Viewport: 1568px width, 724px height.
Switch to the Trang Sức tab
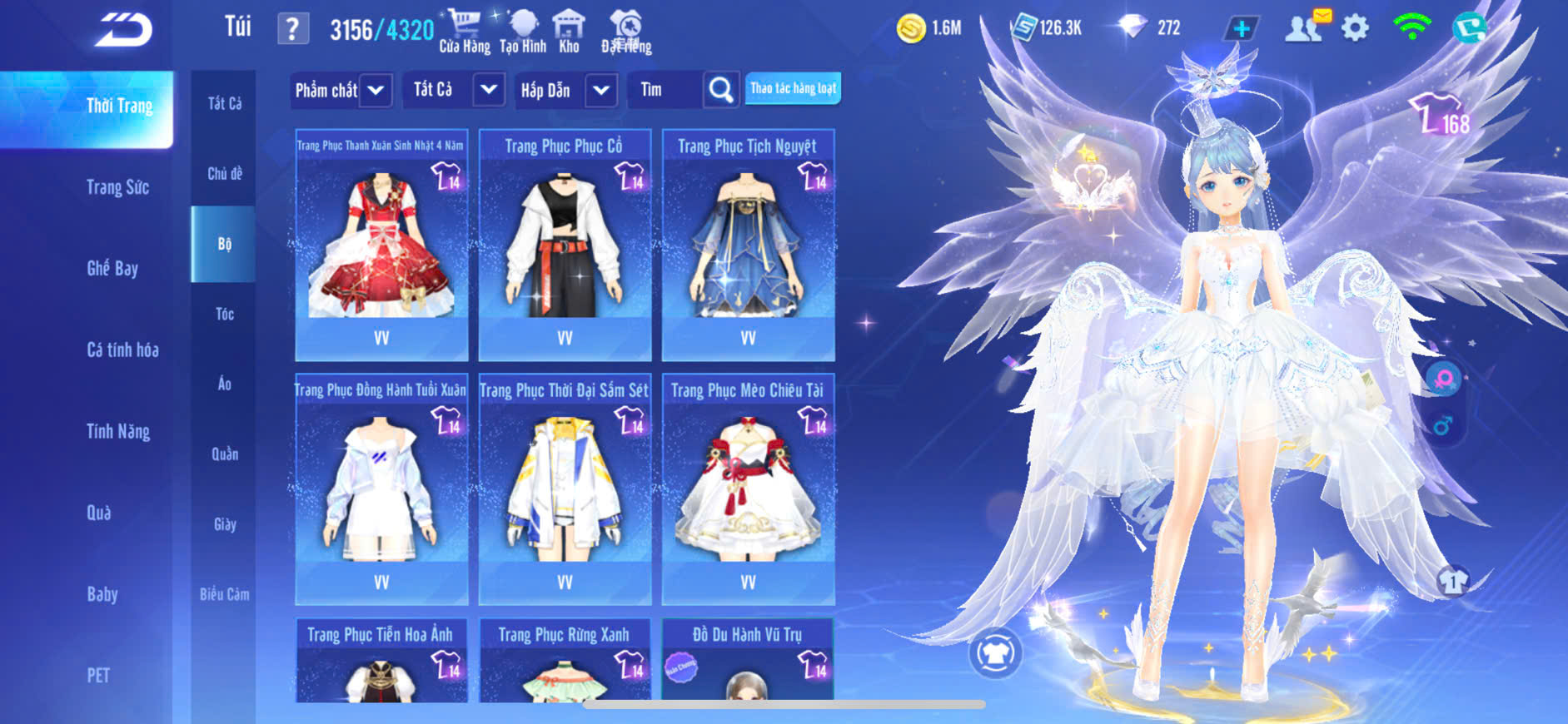tap(117, 187)
